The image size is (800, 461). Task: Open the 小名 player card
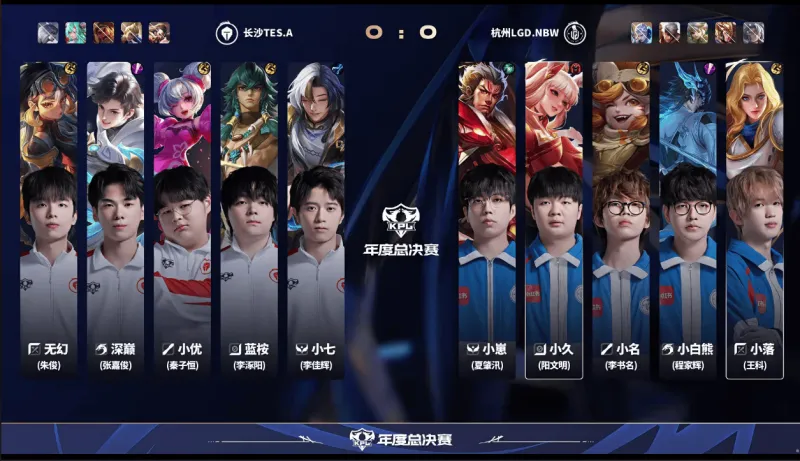(621, 220)
